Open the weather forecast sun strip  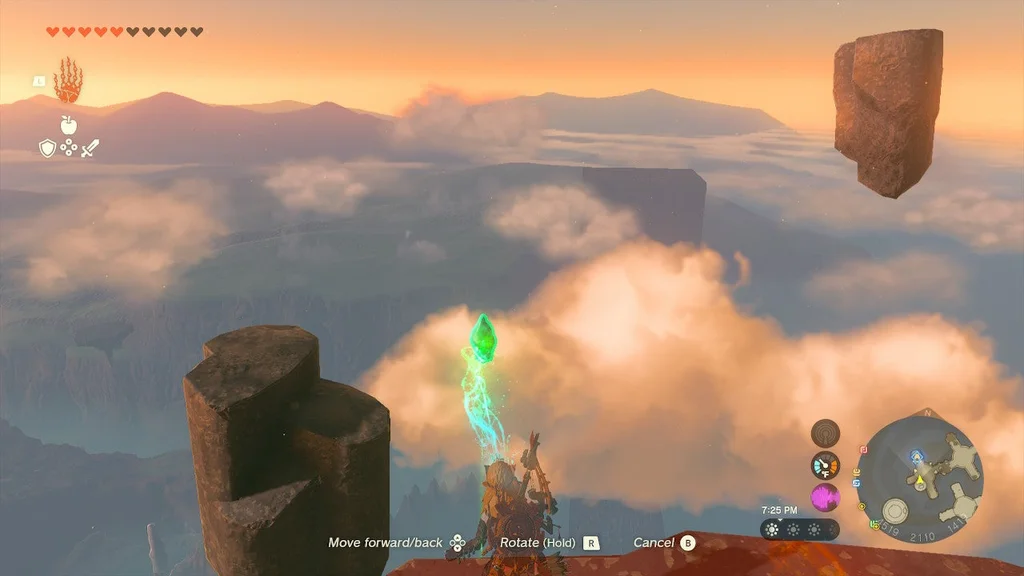799,529
